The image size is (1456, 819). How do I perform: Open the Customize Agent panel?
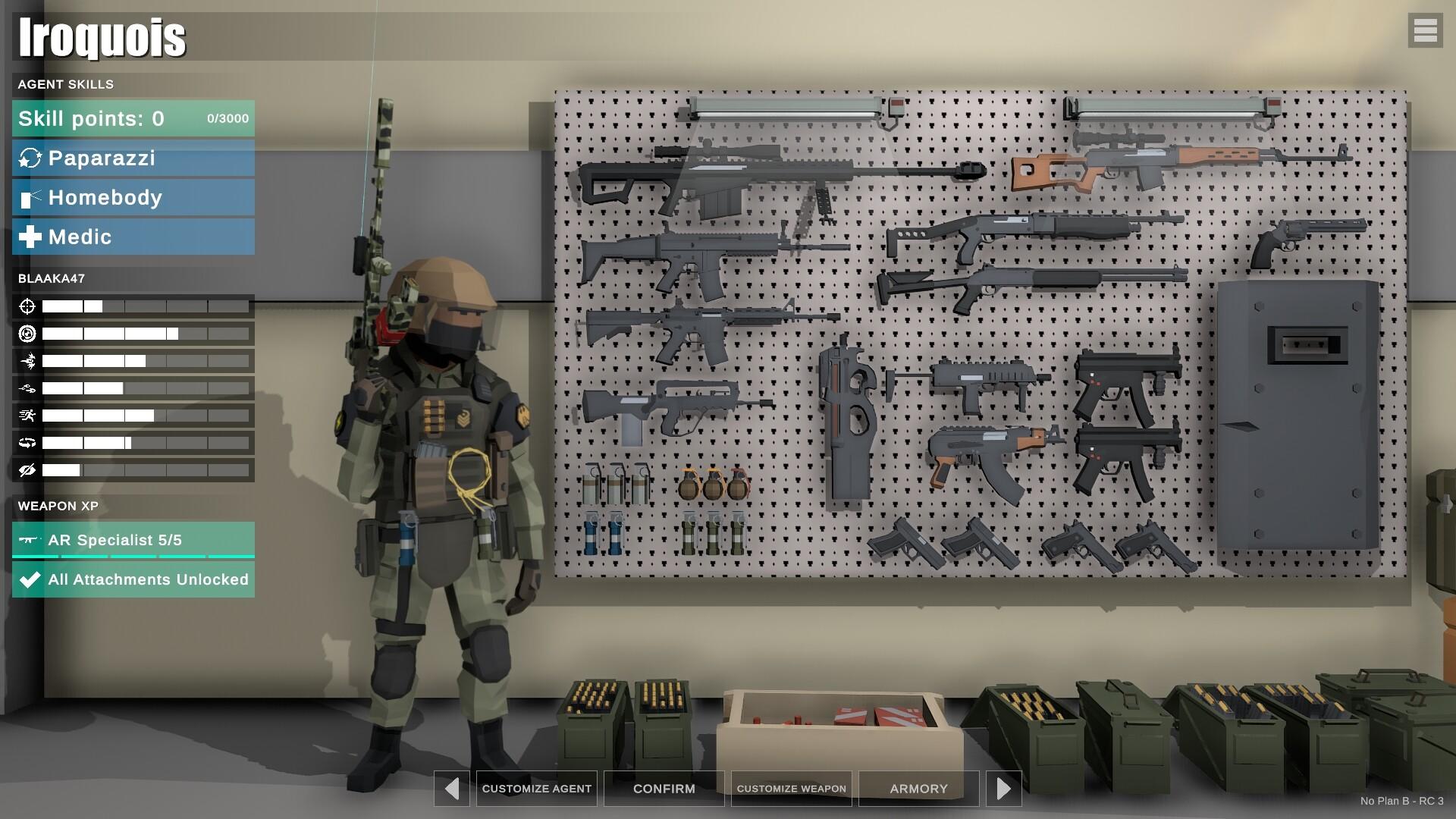point(536,789)
